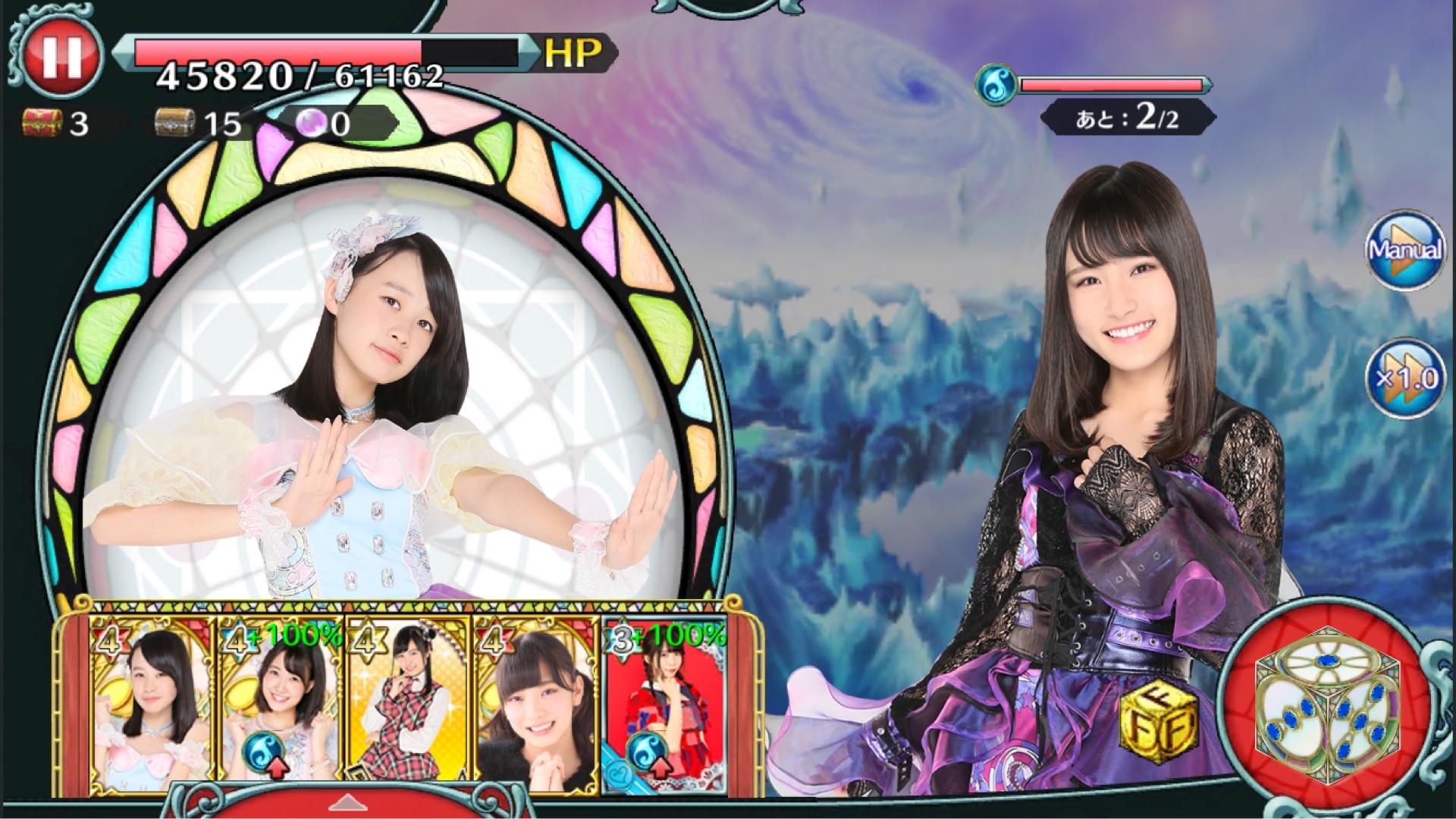Select the red-framed card marked 3
The height and width of the screenshot is (819, 1456).
664,707
